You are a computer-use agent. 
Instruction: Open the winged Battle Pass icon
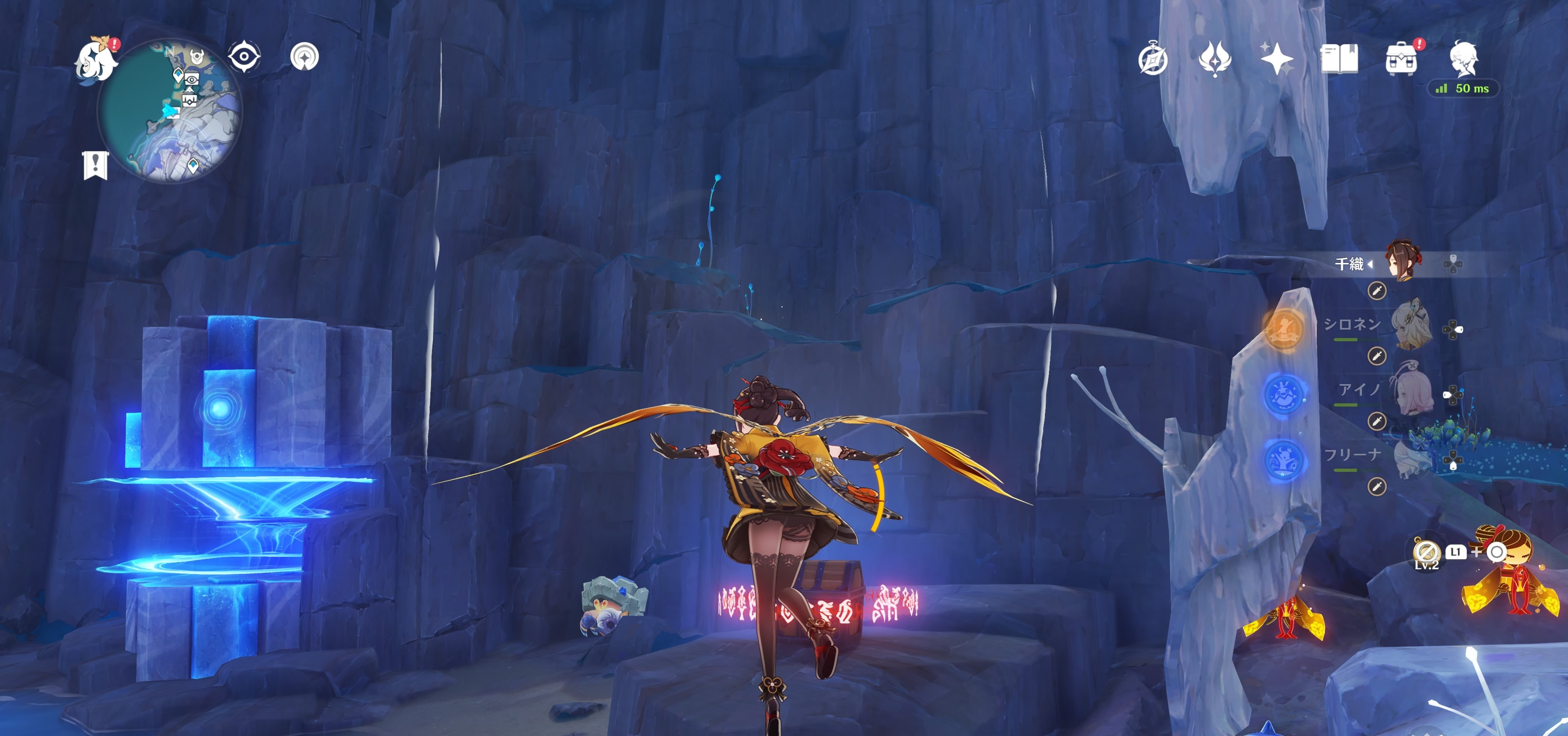1214,60
